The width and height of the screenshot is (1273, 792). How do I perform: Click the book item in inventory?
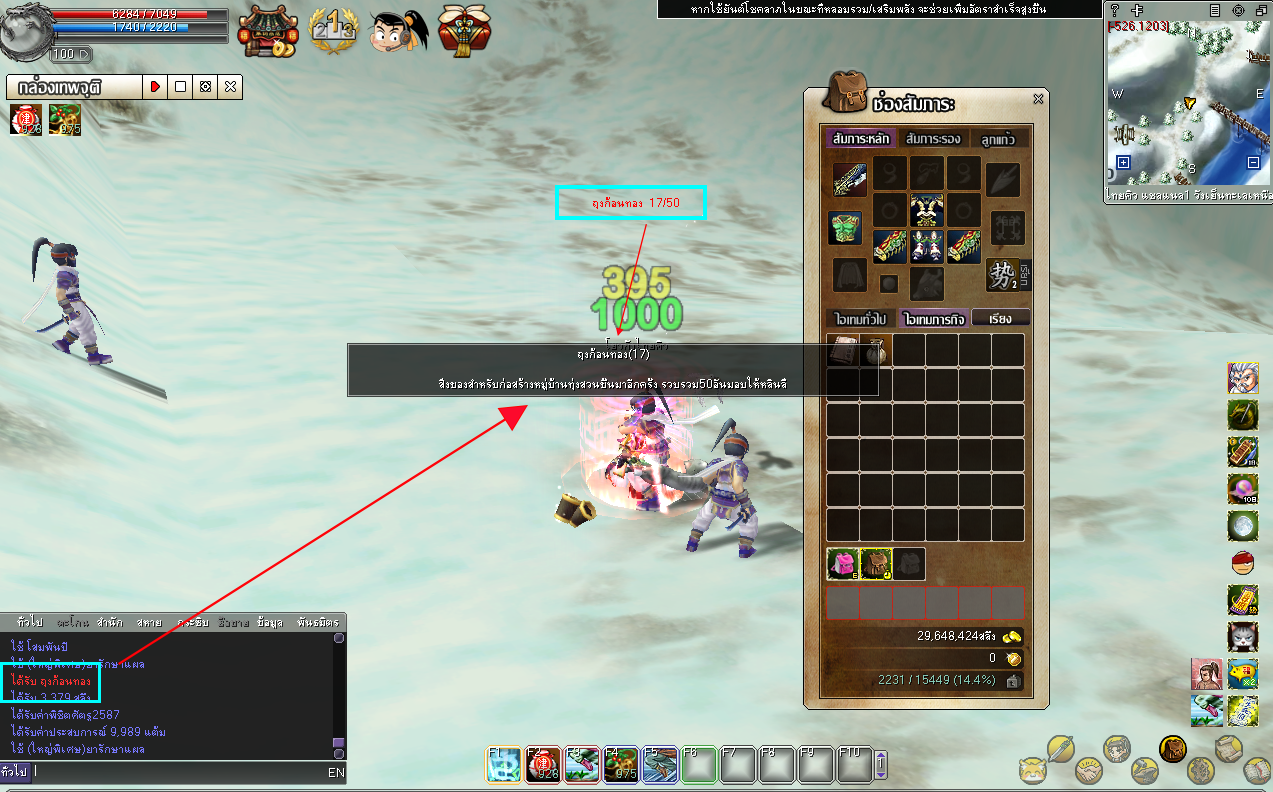tap(843, 349)
